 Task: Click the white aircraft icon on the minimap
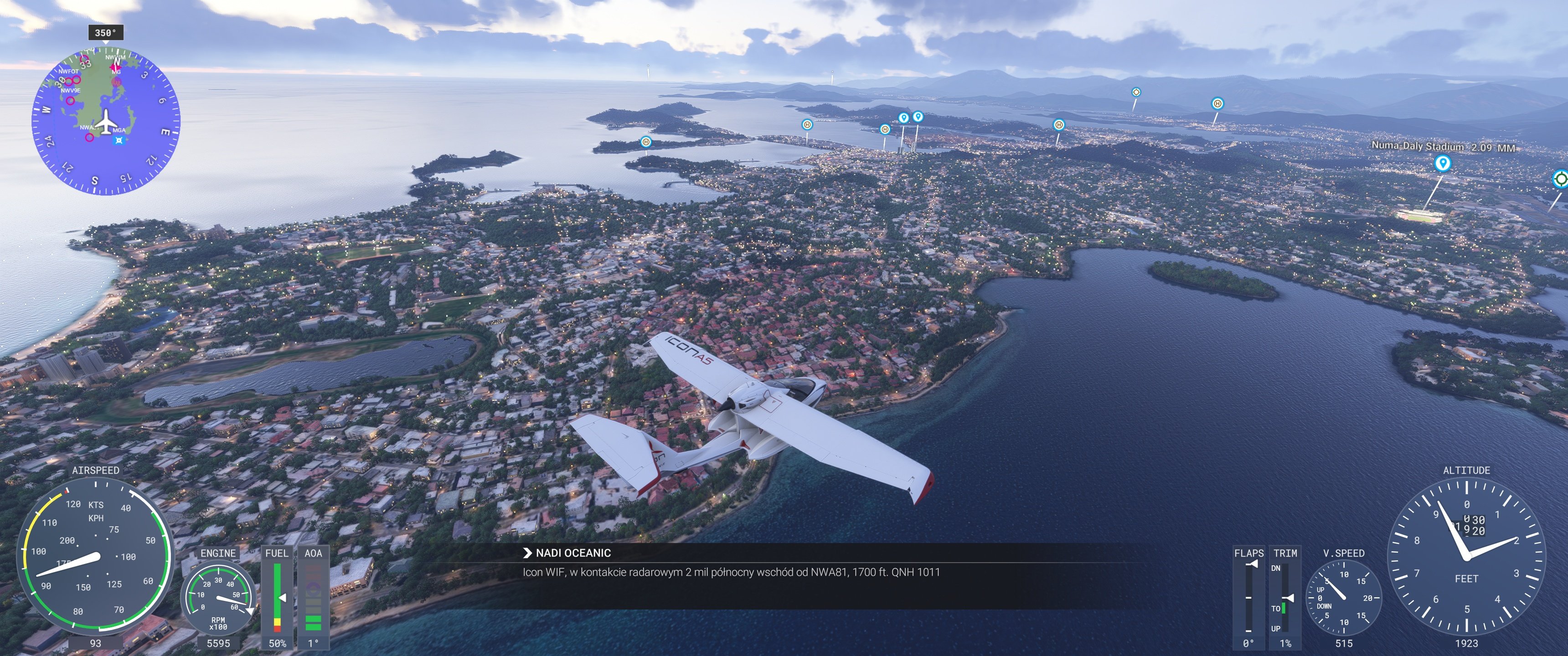pyautogui.click(x=107, y=121)
